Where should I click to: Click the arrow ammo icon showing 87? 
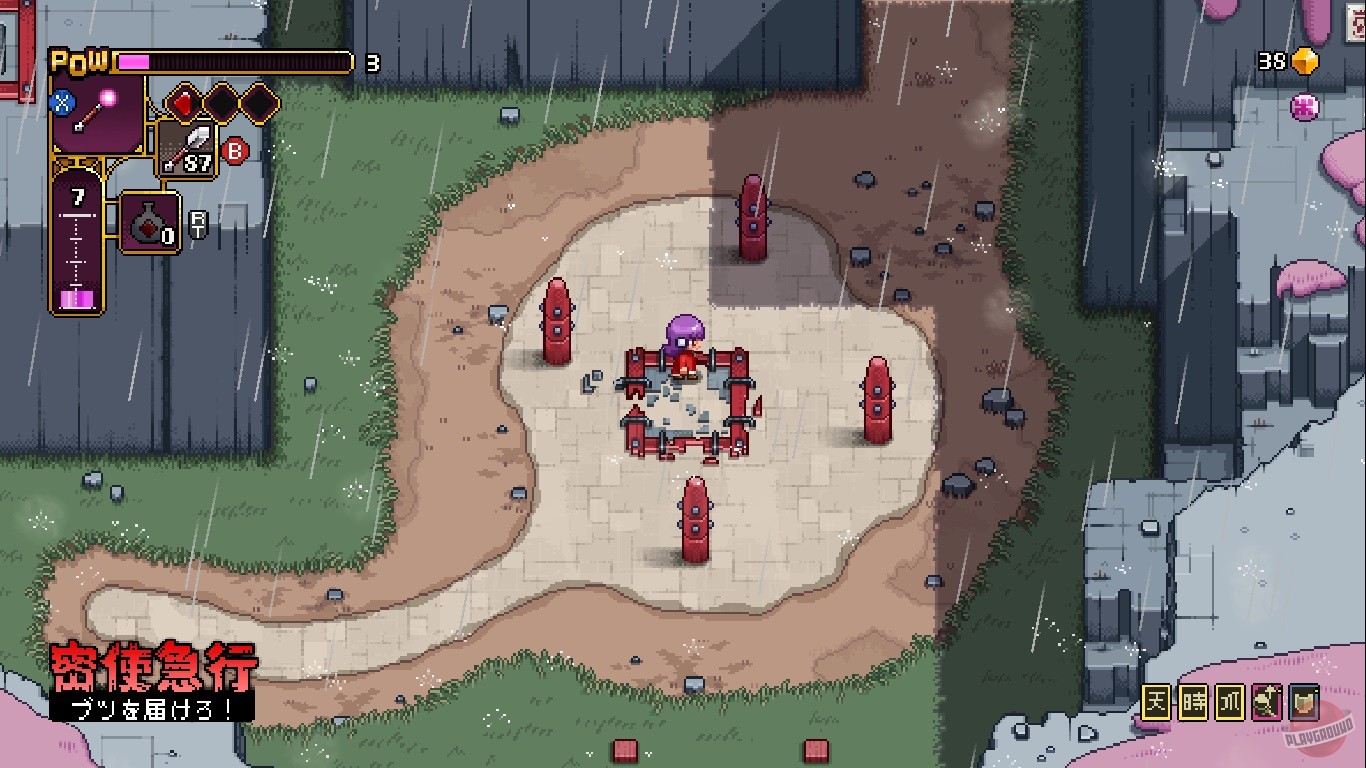186,149
